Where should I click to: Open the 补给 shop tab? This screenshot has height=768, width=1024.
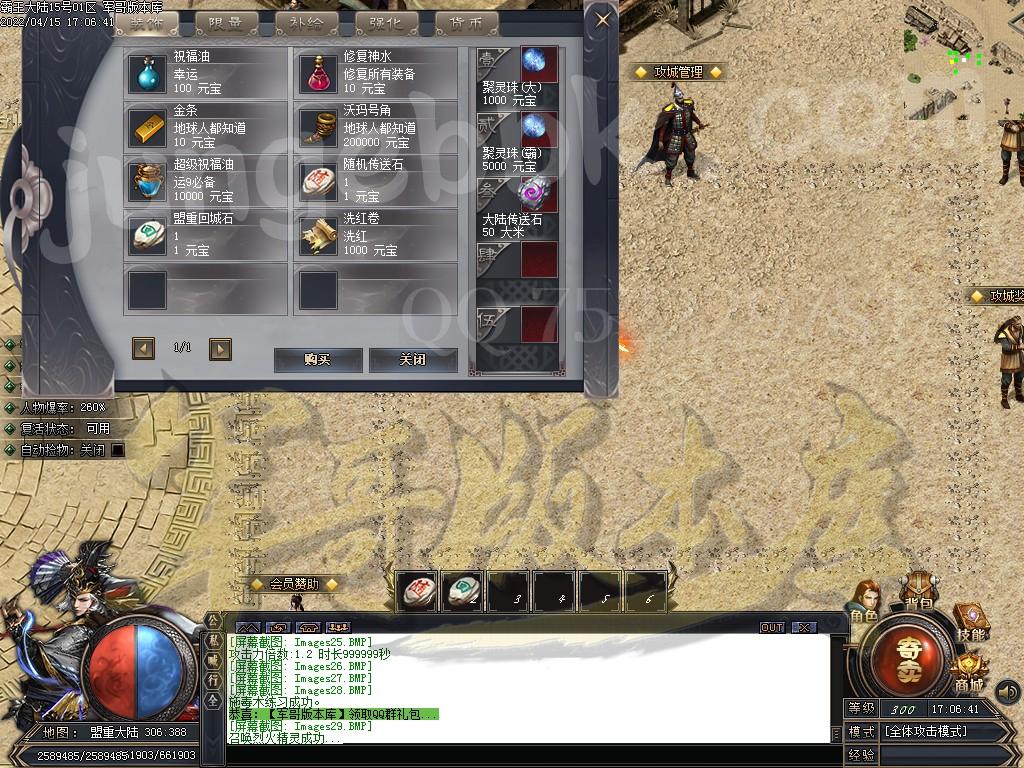pyautogui.click(x=307, y=23)
